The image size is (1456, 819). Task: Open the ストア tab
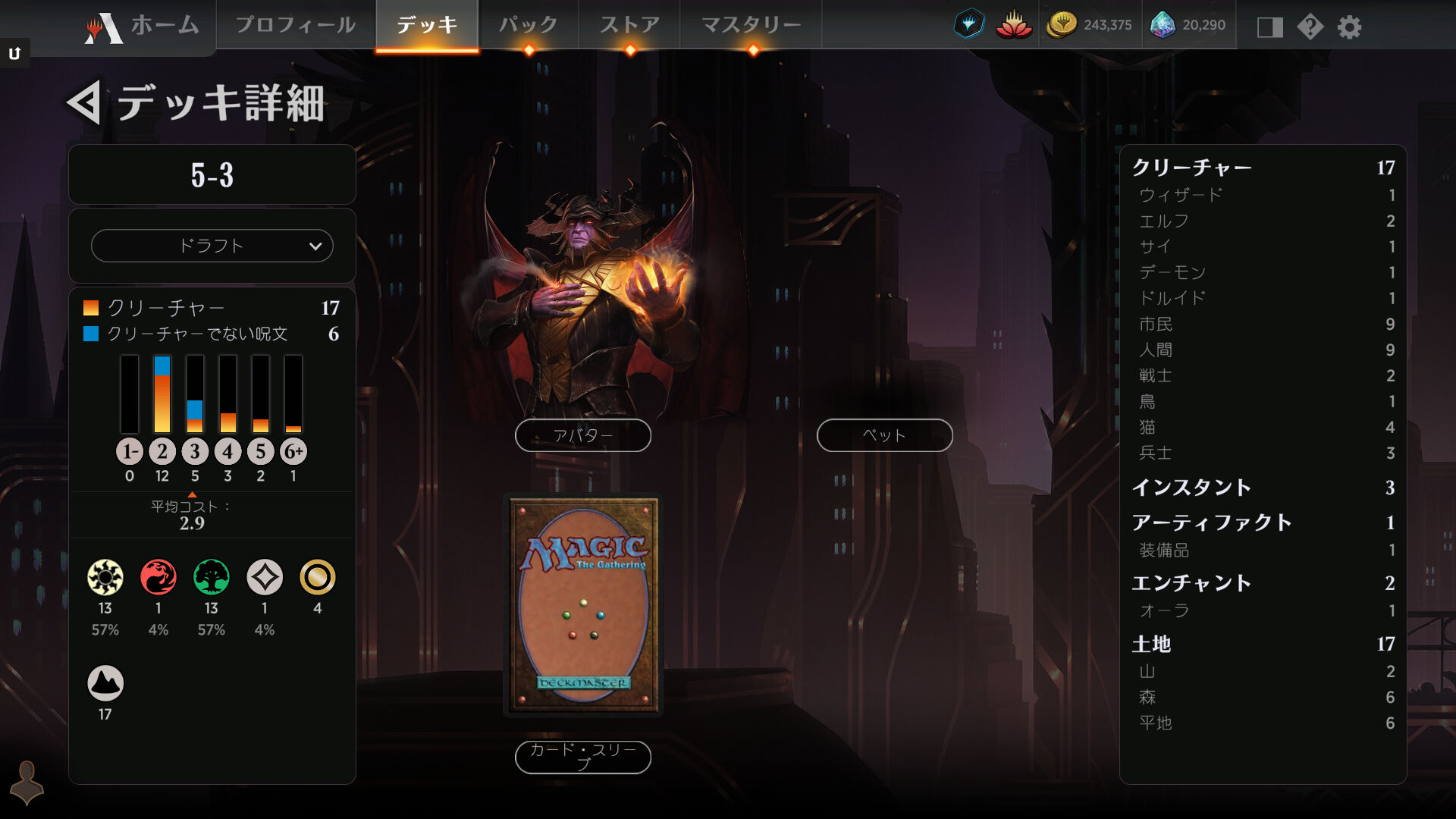pos(629,25)
